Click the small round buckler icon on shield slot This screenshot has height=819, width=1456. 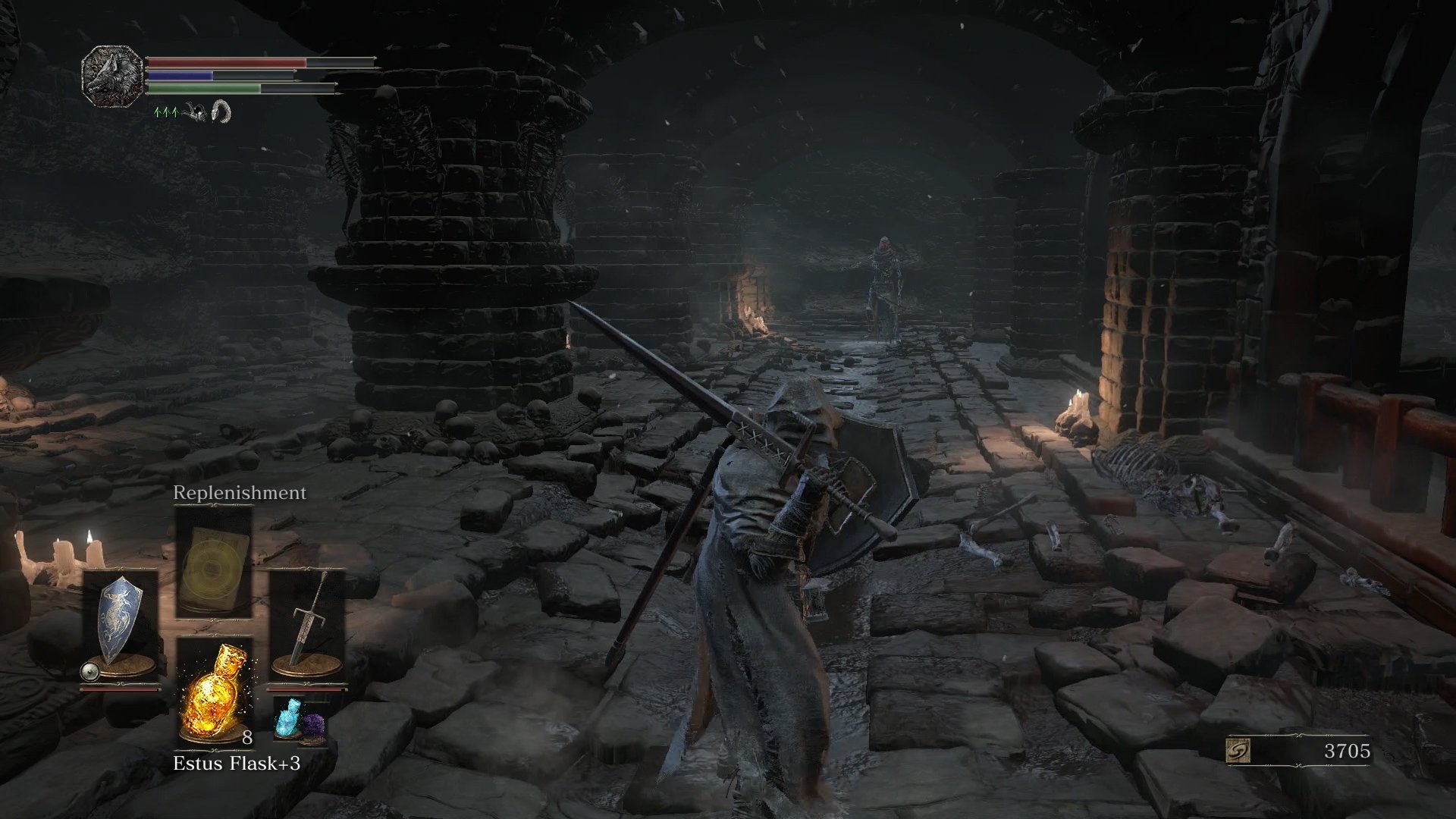[90, 671]
